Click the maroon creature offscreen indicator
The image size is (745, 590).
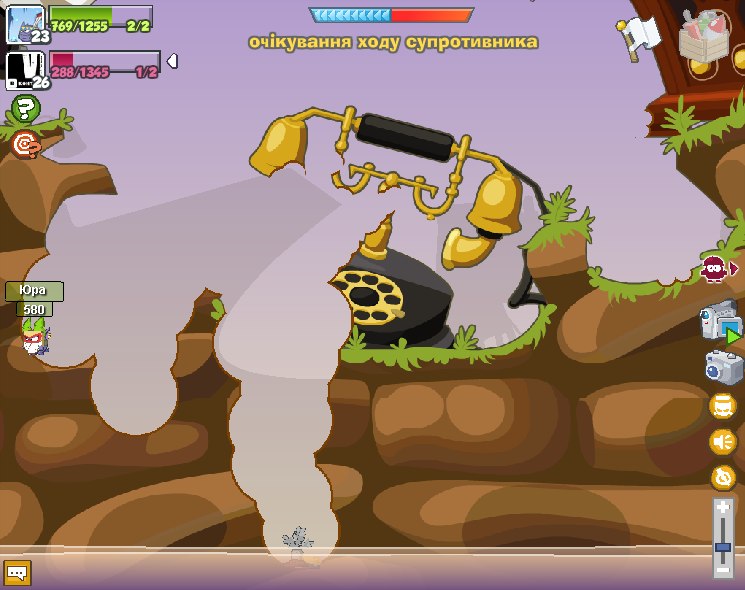click(x=716, y=268)
